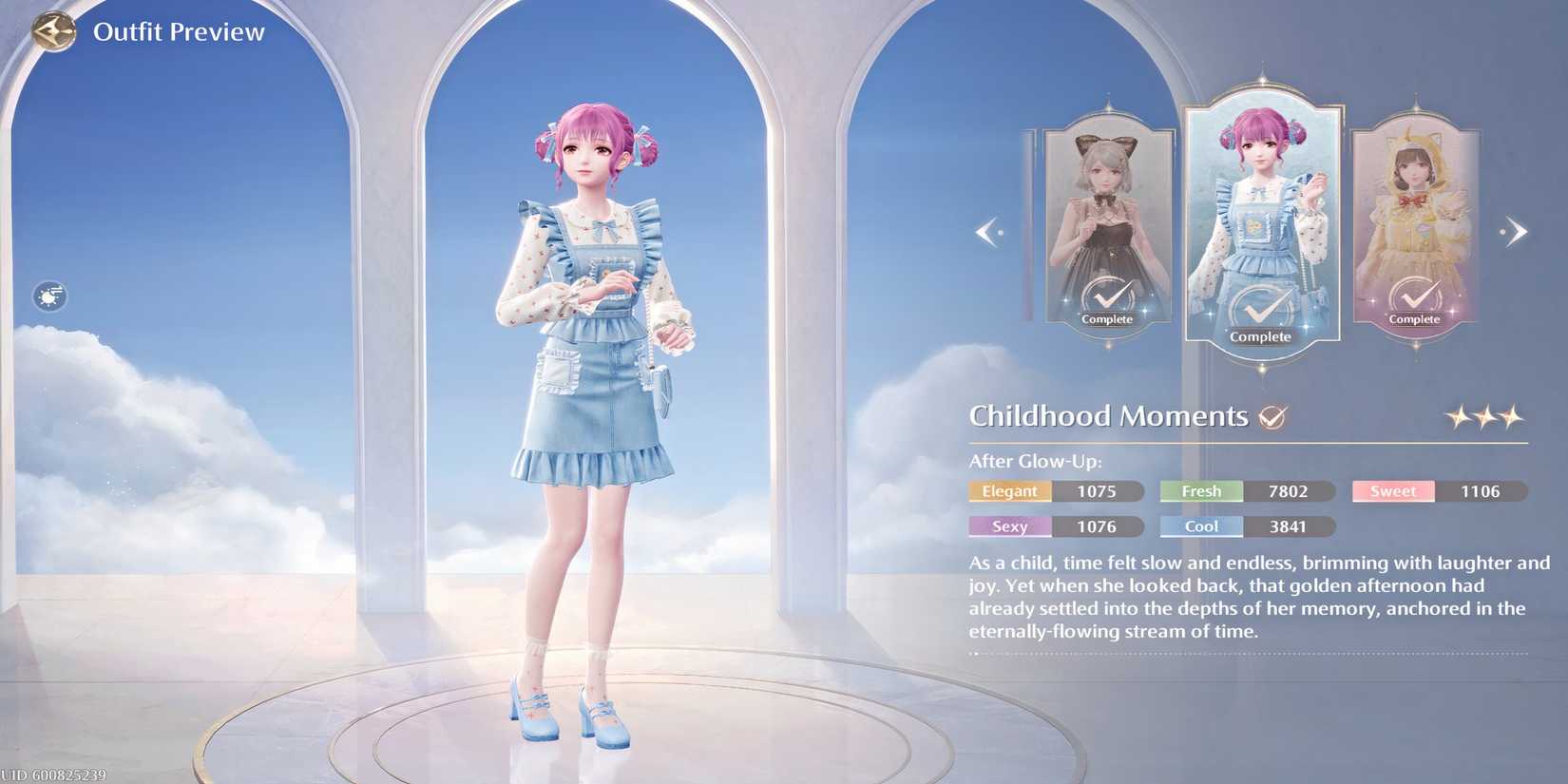Click the pink Sweet stat badge
Viewport: 1568px width, 784px height.
click(x=1392, y=491)
